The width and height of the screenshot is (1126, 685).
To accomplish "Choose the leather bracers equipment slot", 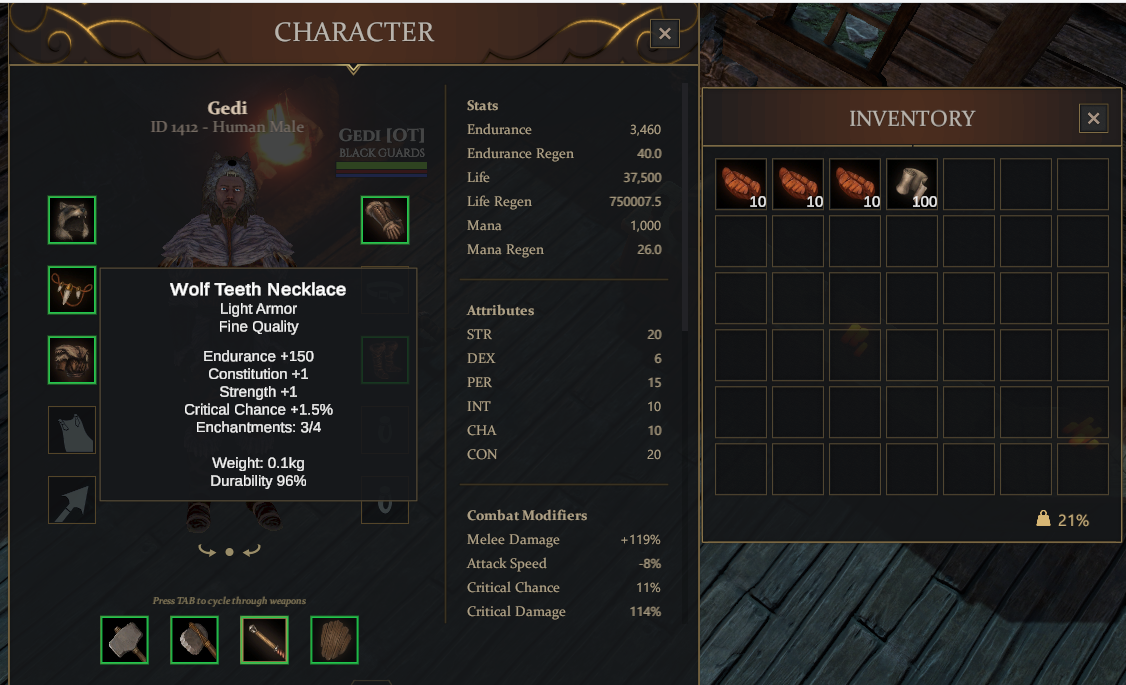I will point(385,220).
